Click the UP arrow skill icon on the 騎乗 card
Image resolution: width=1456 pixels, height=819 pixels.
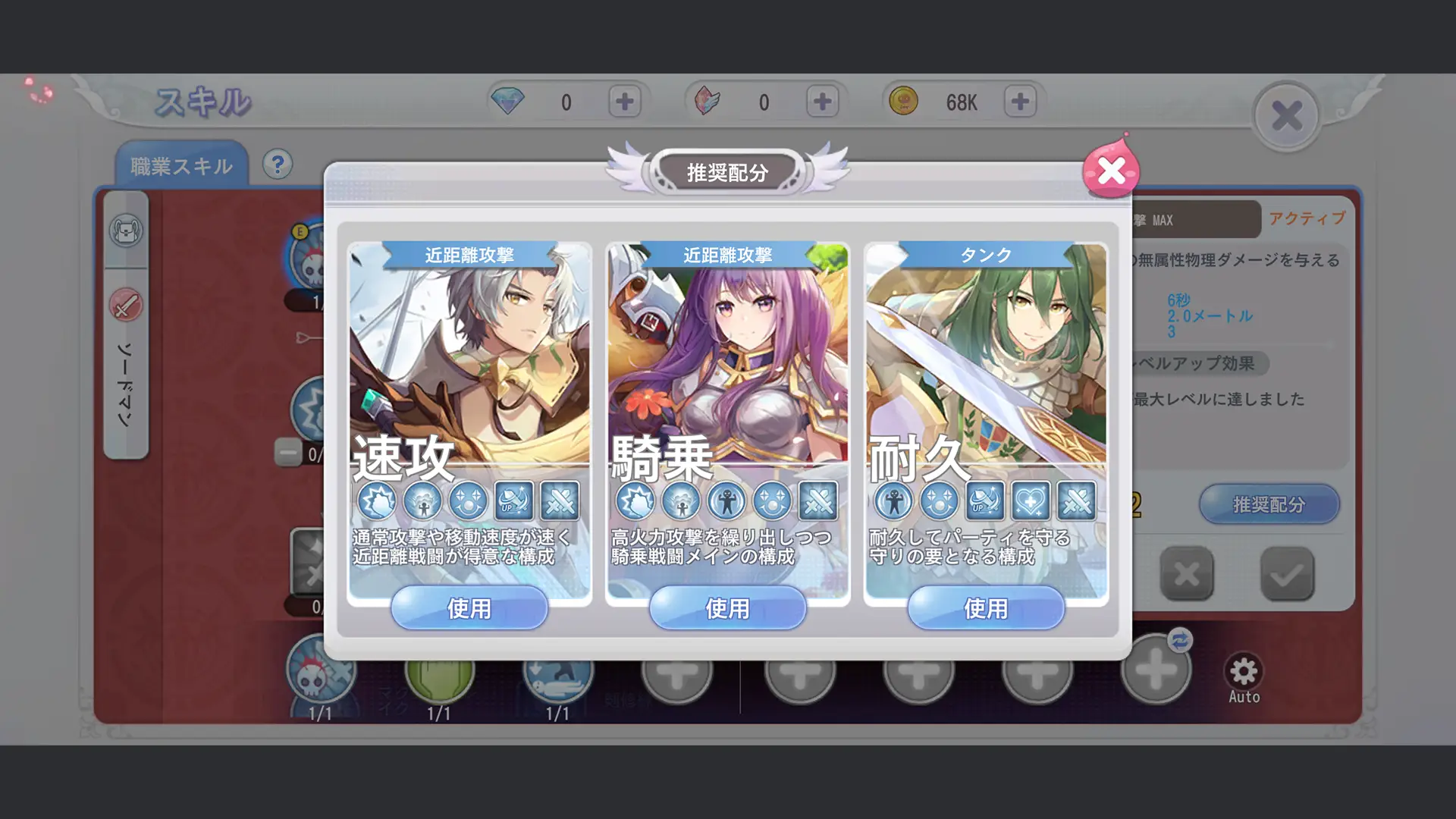(x=772, y=500)
